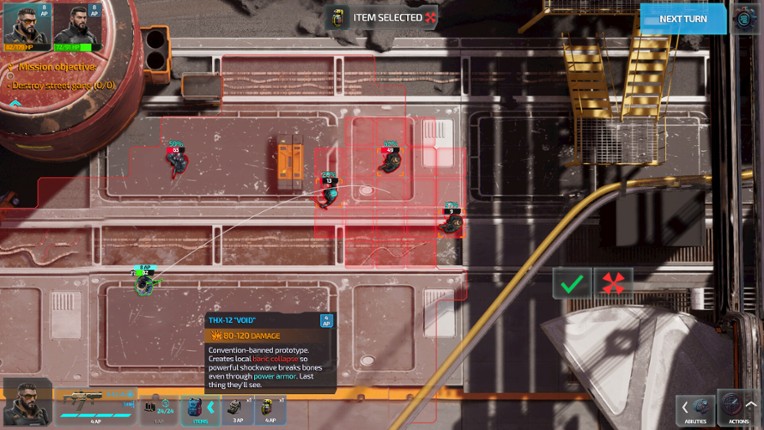
Task: Open the round menu icon beside Next Turn
Action: tap(746, 18)
